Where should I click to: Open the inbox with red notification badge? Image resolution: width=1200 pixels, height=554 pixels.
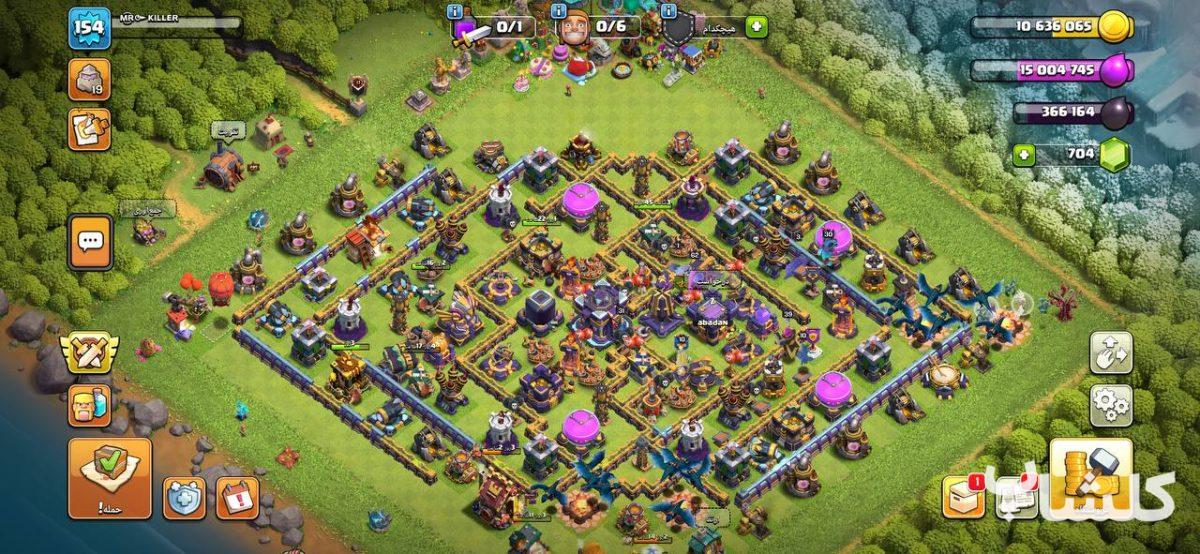tap(964, 497)
